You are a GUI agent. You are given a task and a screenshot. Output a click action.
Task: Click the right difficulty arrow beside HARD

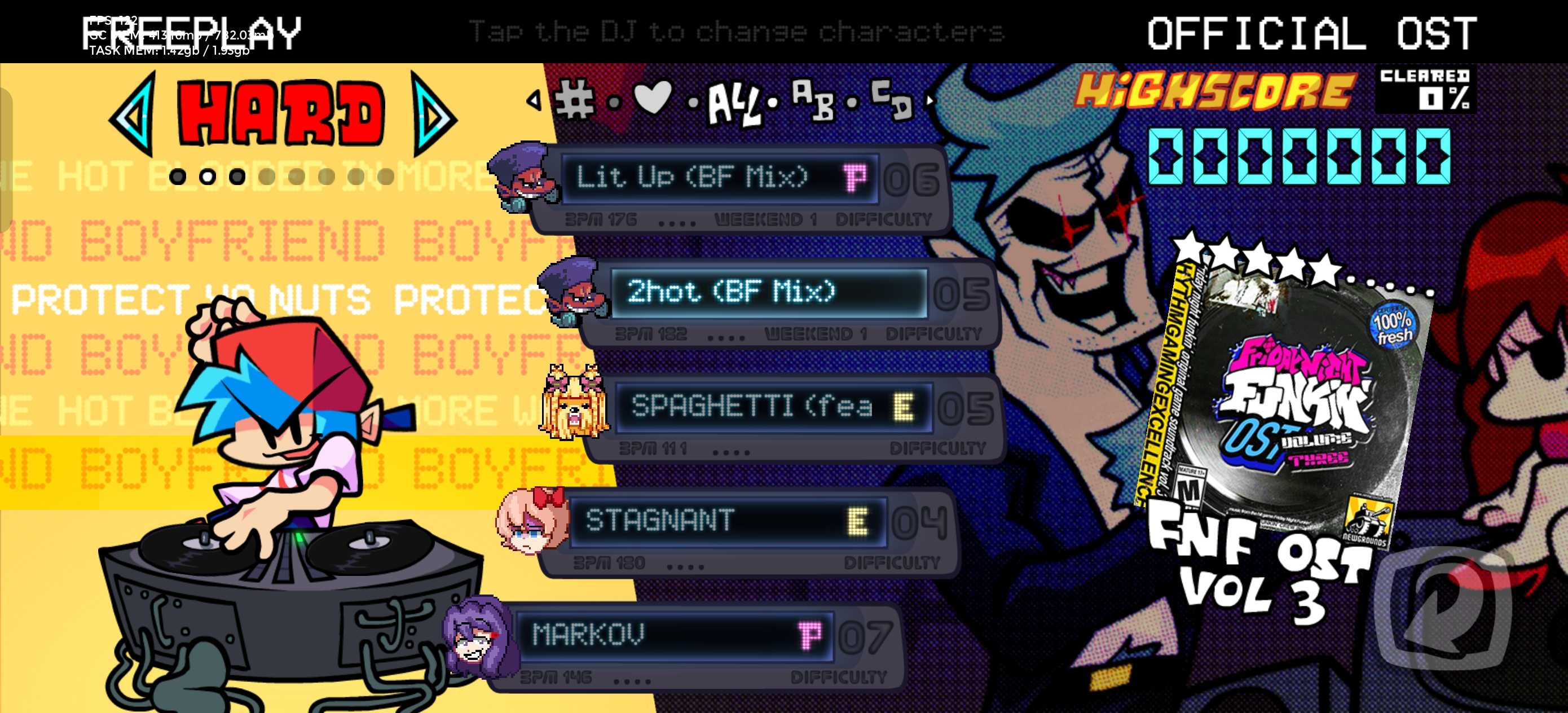432,114
